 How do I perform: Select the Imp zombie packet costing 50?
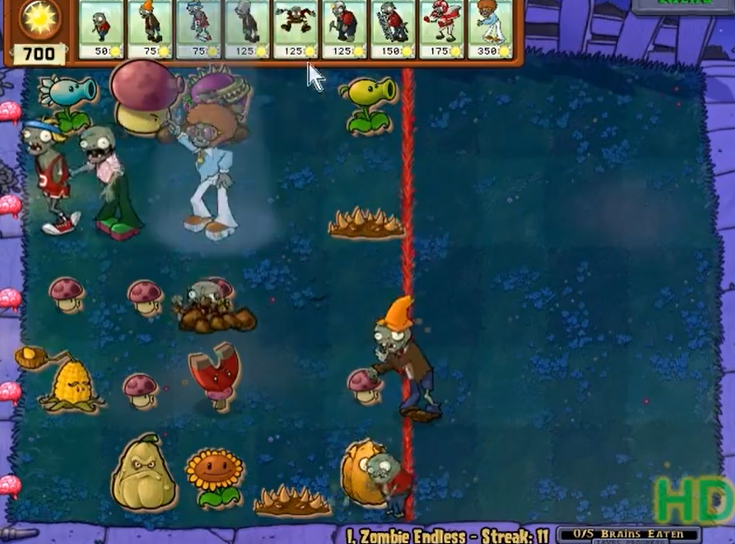pyautogui.click(x=101, y=29)
